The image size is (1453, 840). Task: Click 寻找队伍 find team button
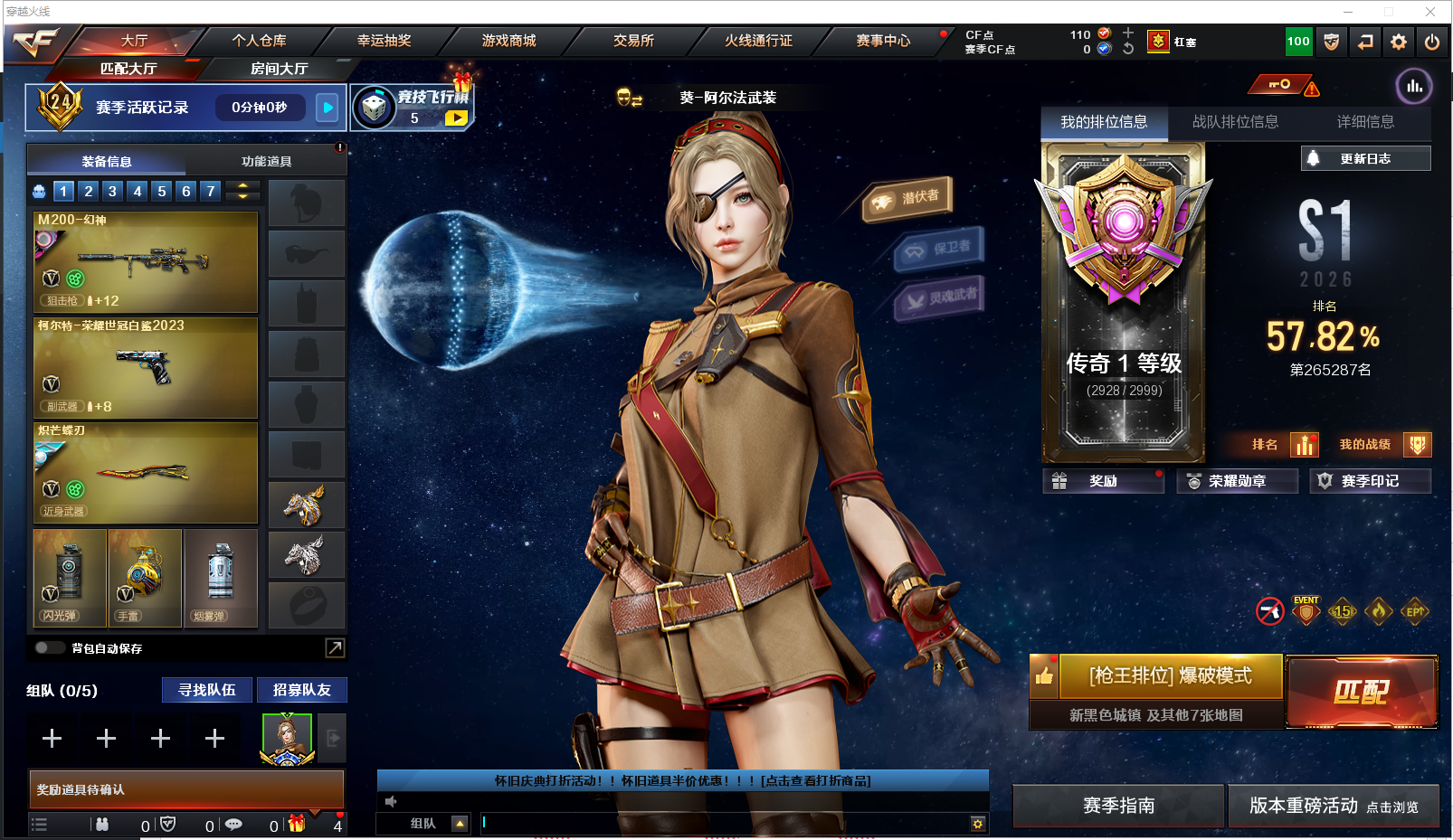tap(207, 690)
